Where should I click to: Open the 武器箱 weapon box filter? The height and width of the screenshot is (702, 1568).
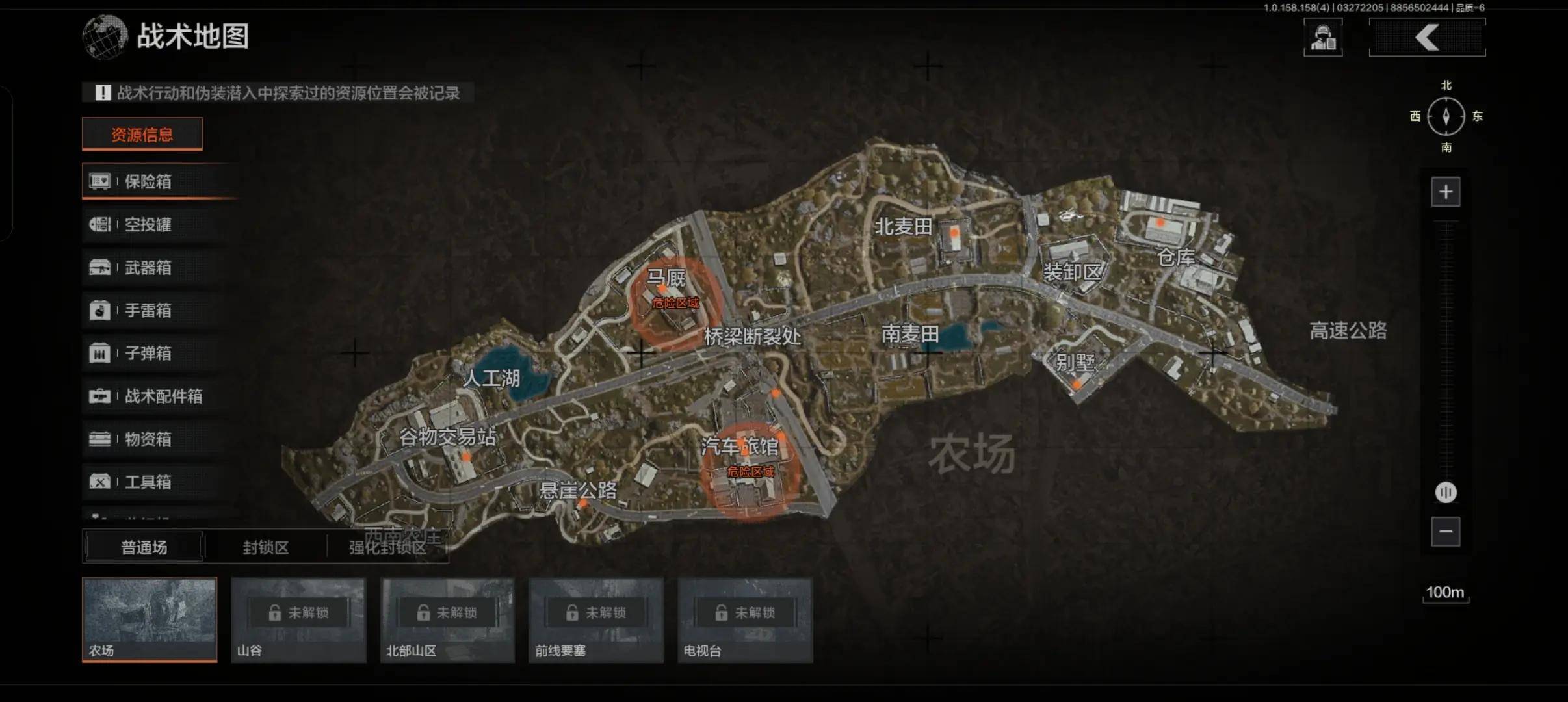pos(101,268)
